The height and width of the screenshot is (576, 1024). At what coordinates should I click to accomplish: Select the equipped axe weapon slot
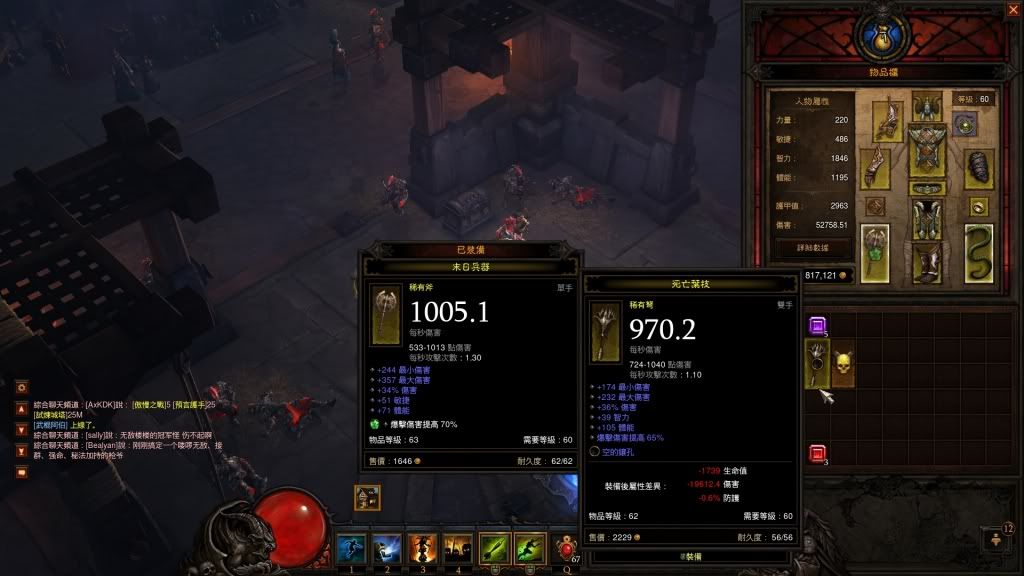875,251
